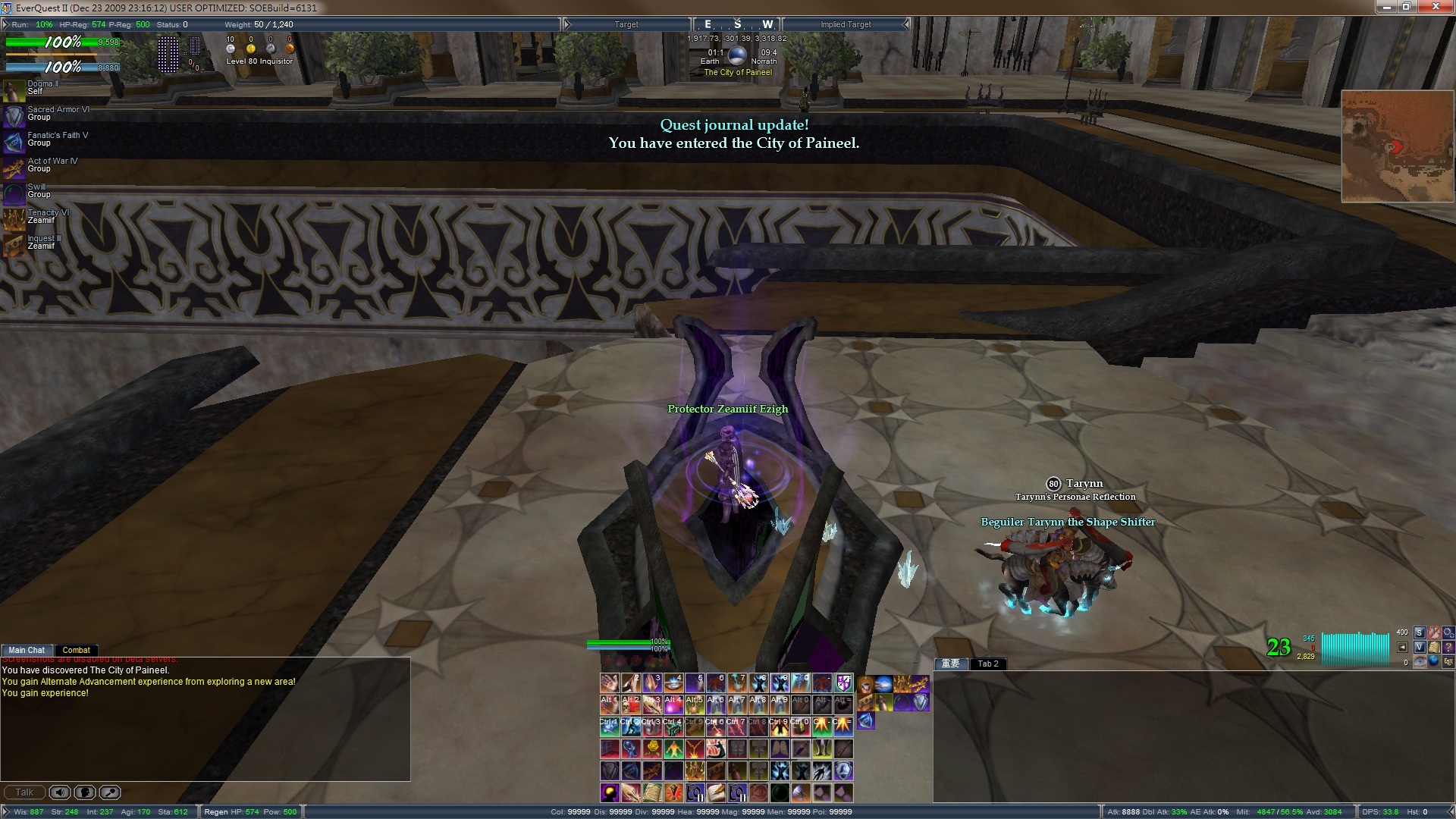Cast the Ctrl 6 lightning spell
Screen dimensions: 1456x819
715,727
